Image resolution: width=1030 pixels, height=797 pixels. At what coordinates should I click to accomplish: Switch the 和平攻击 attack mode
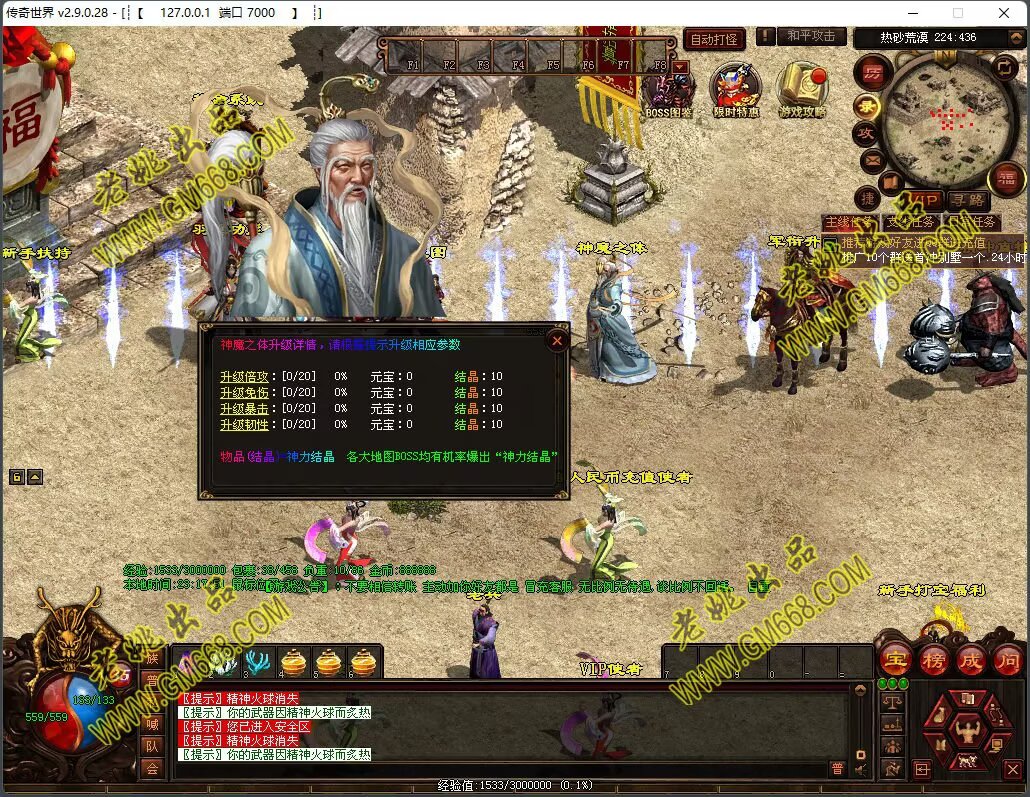(x=810, y=37)
